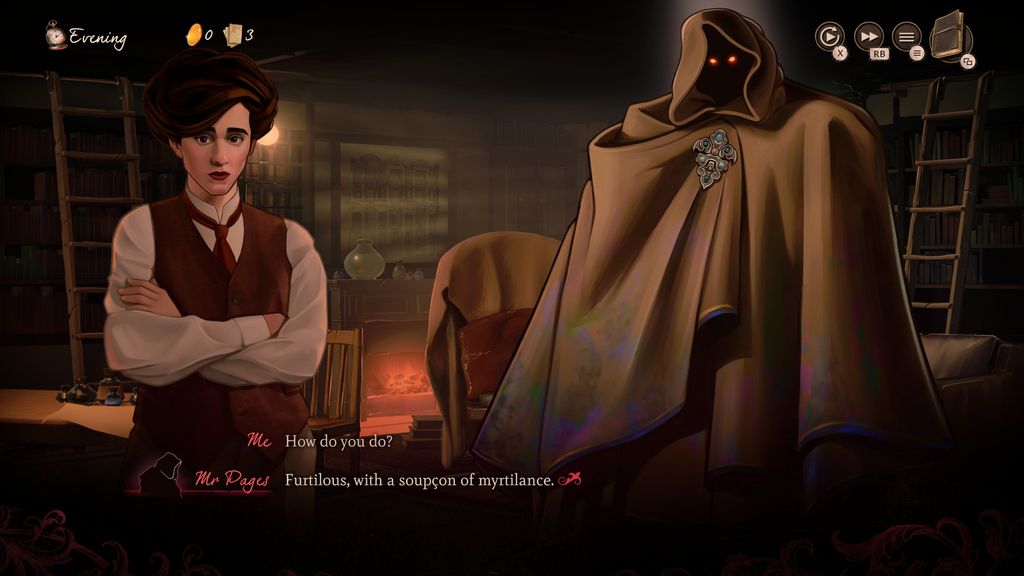Toggle the auto-play dialogue button

point(829,37)
